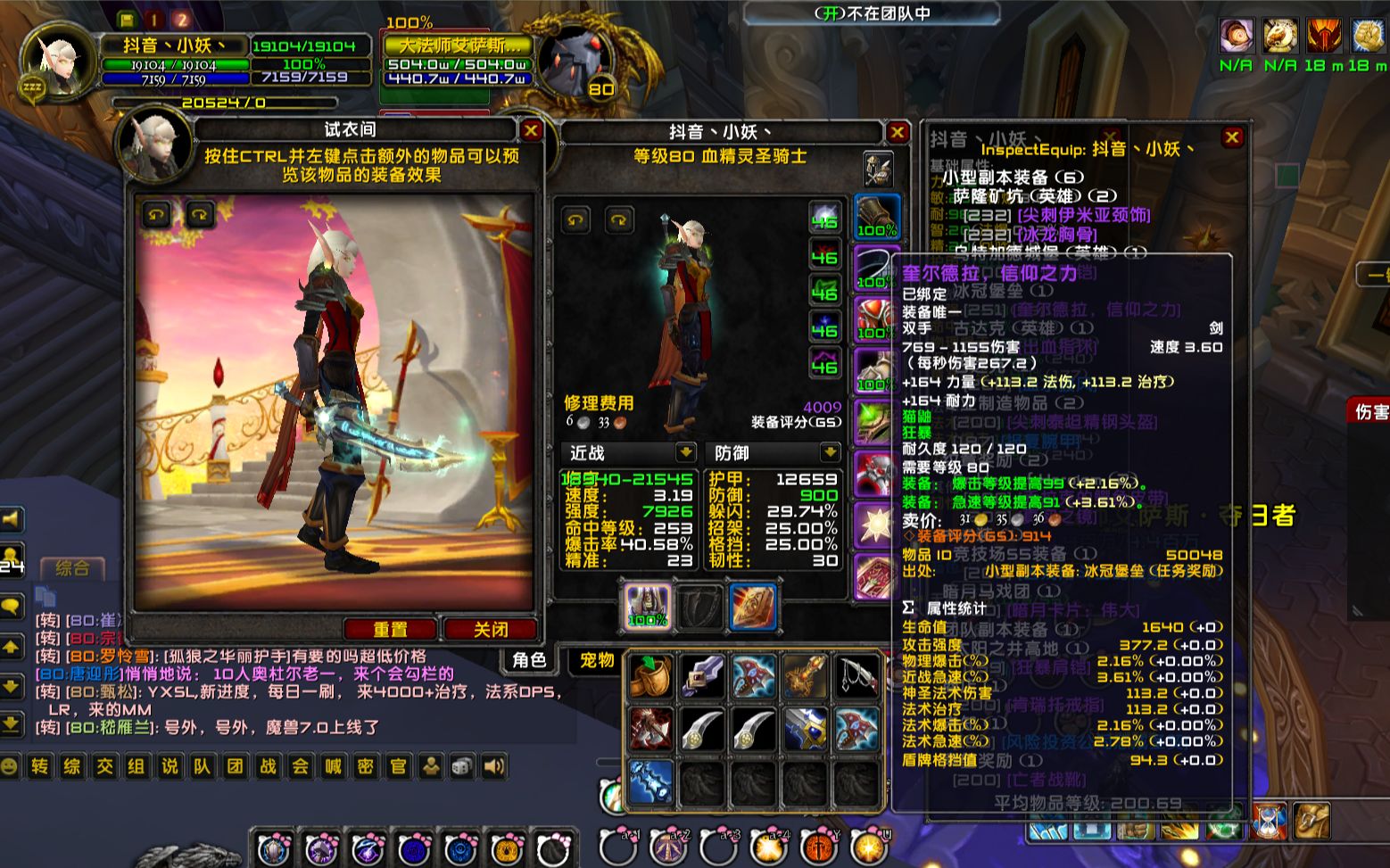Click the dice roll button
This screenshot has width=1390, height=868.
(x=461, y=766)
